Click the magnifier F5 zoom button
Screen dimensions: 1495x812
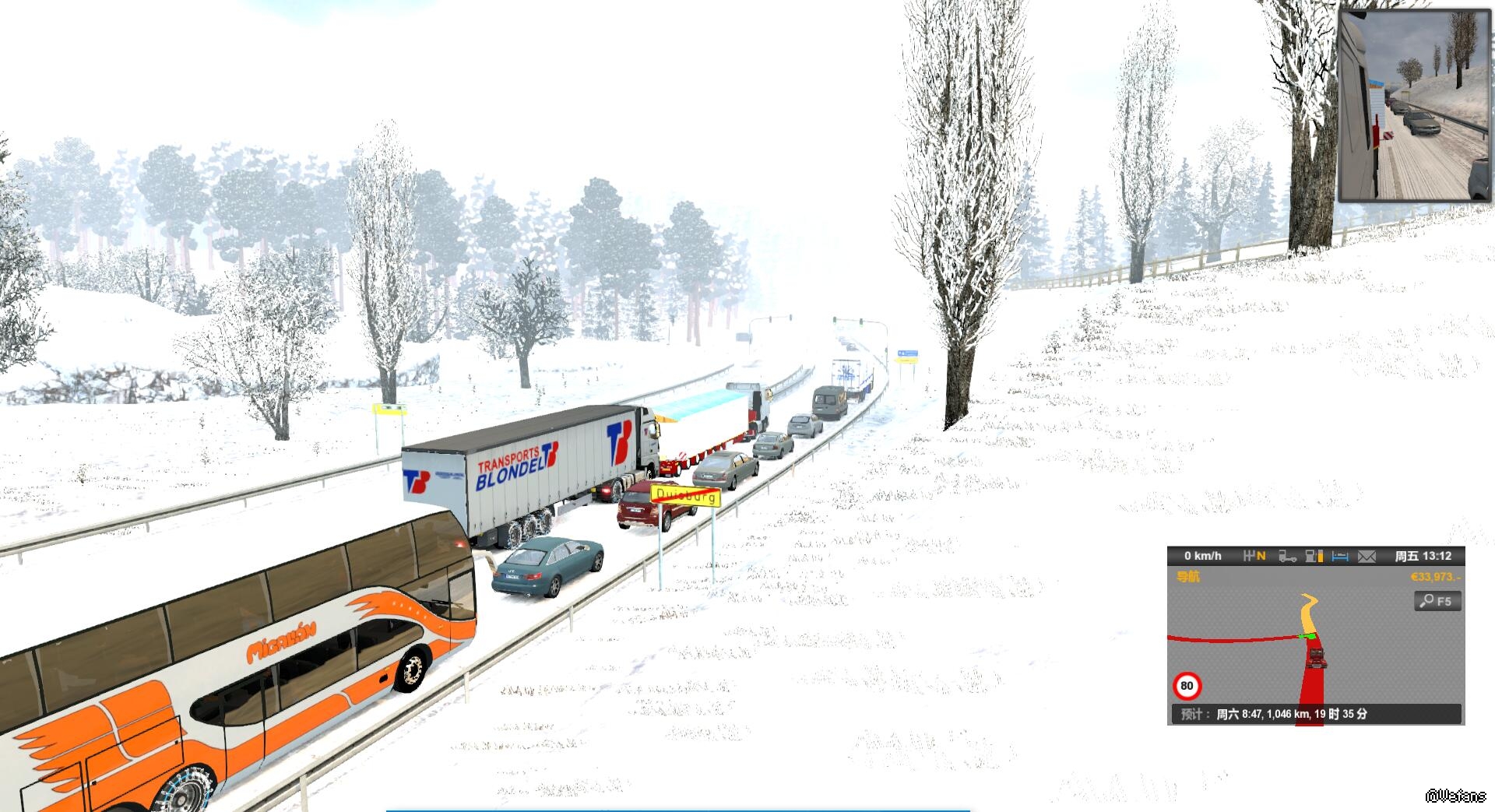click(1437, 601)
